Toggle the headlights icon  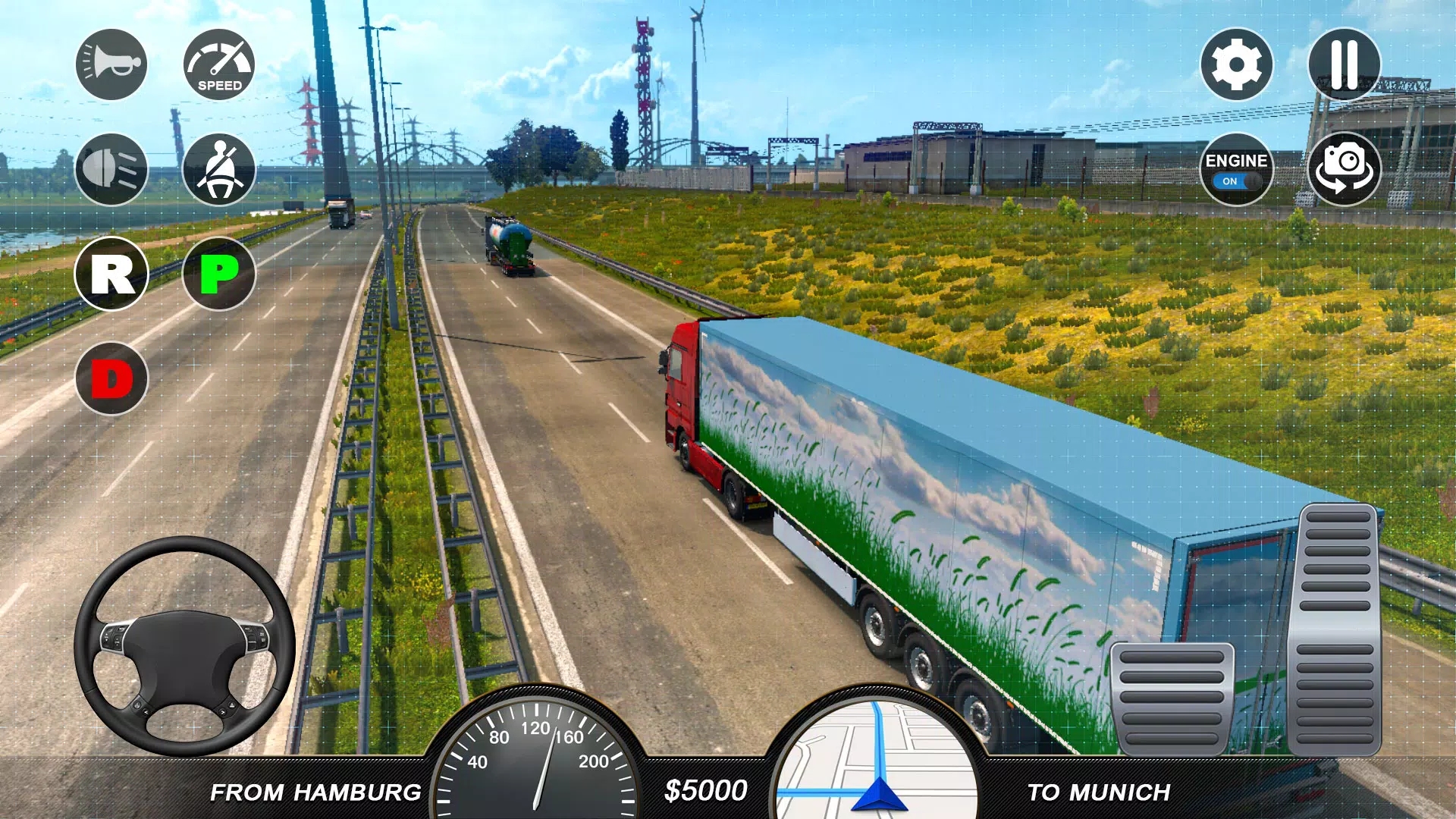(x=111, y=169)
